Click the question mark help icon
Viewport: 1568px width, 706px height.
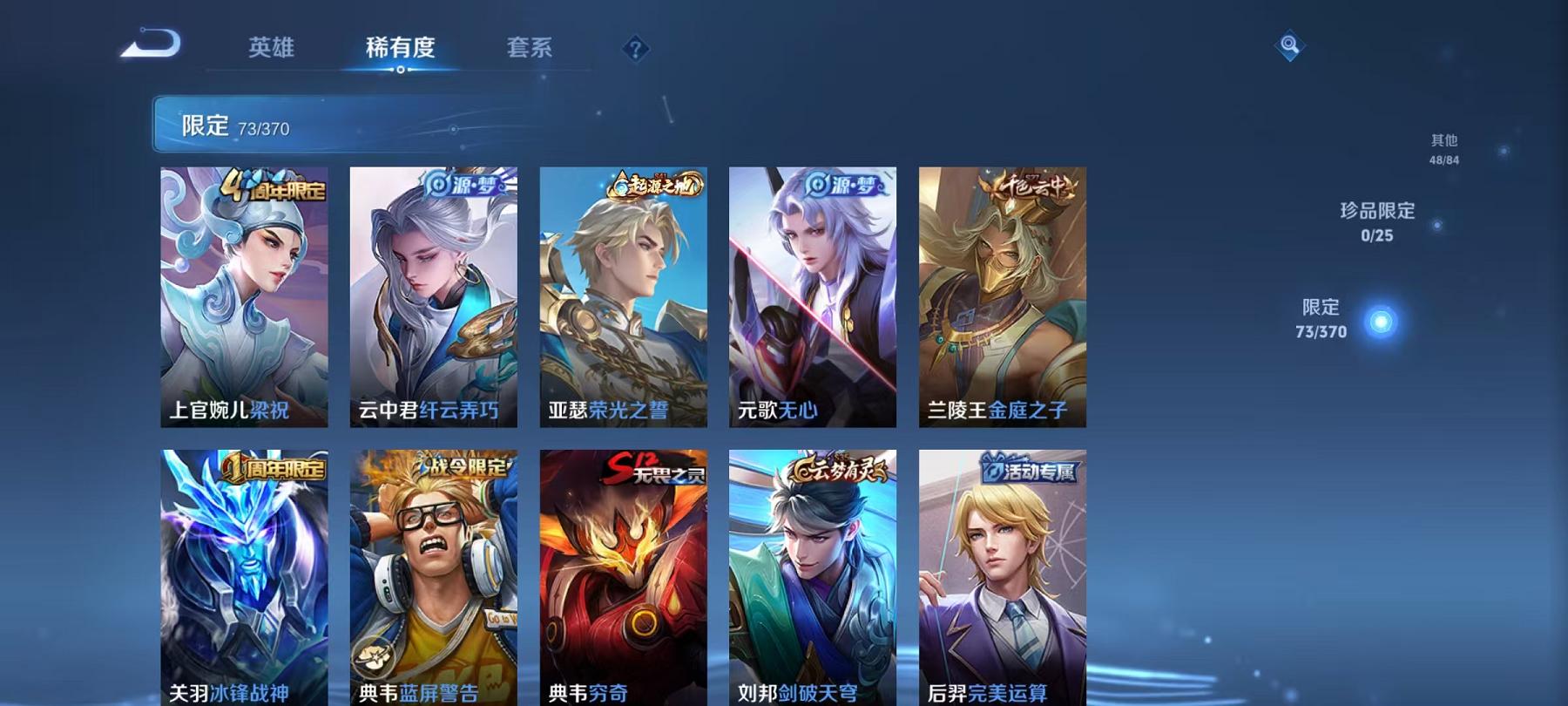point(637,48)
